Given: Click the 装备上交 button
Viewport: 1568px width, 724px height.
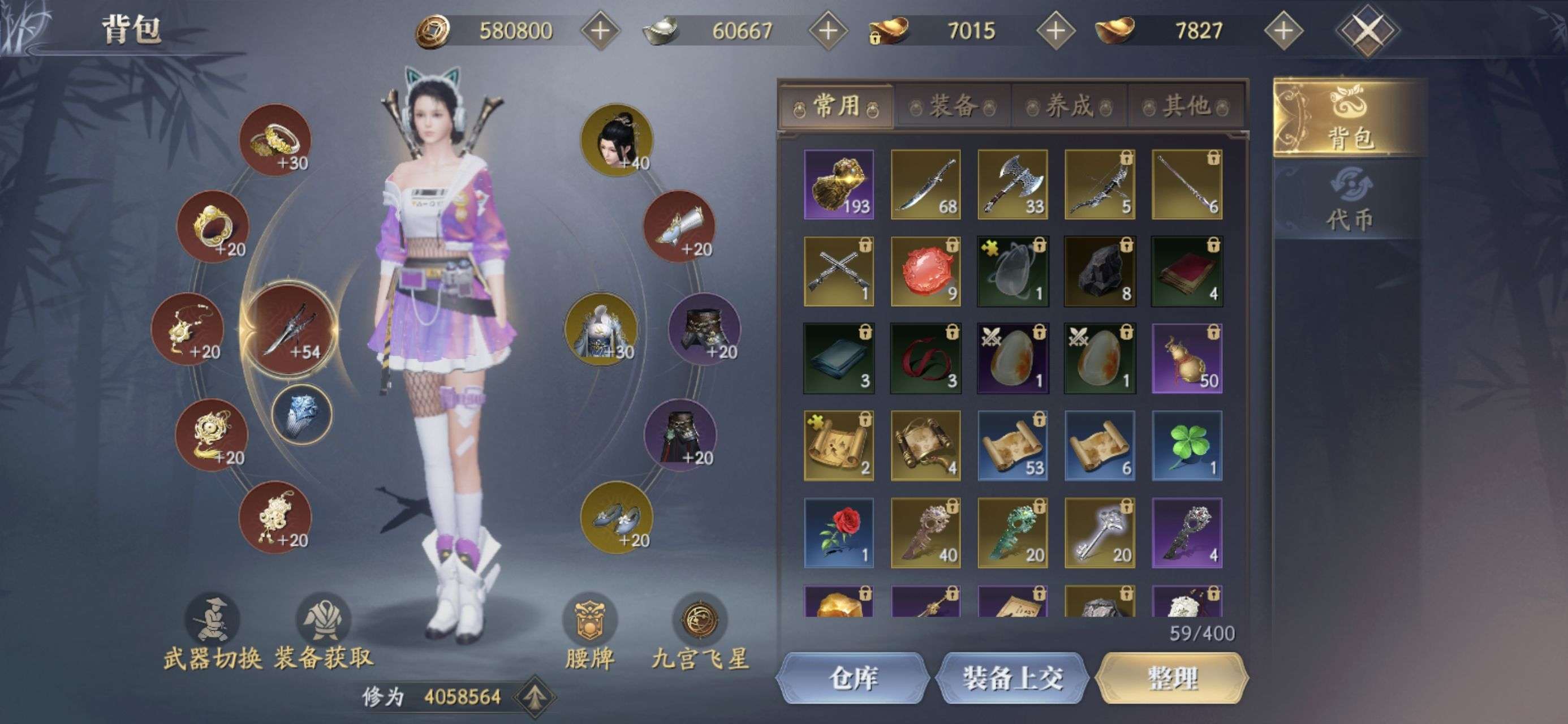Looking at the screenshot, I should (x=1013, y=678).
